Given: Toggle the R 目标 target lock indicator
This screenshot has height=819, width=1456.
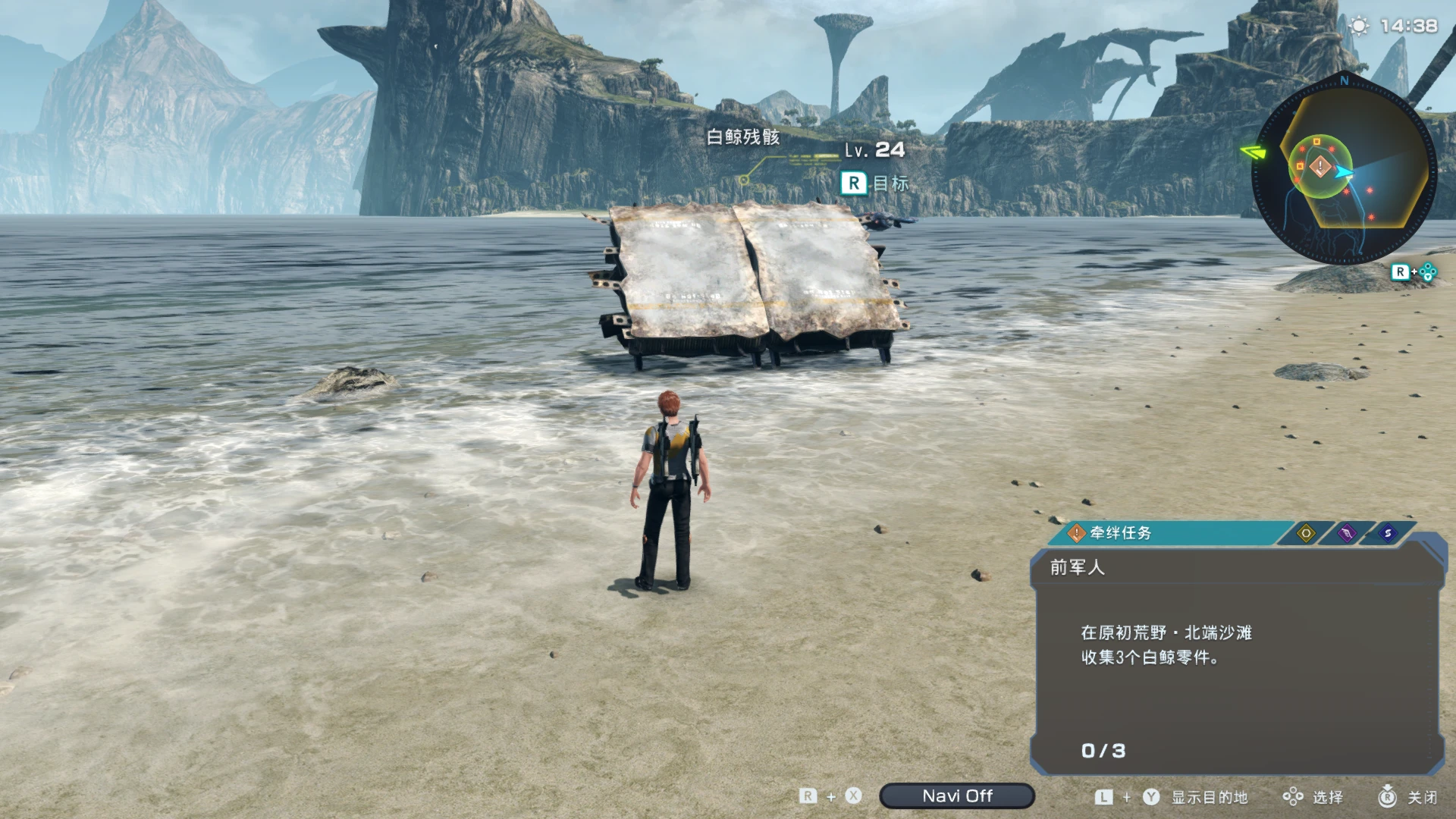Looking at the screenshot, I should pyautogui.click(x=873, y=183).
